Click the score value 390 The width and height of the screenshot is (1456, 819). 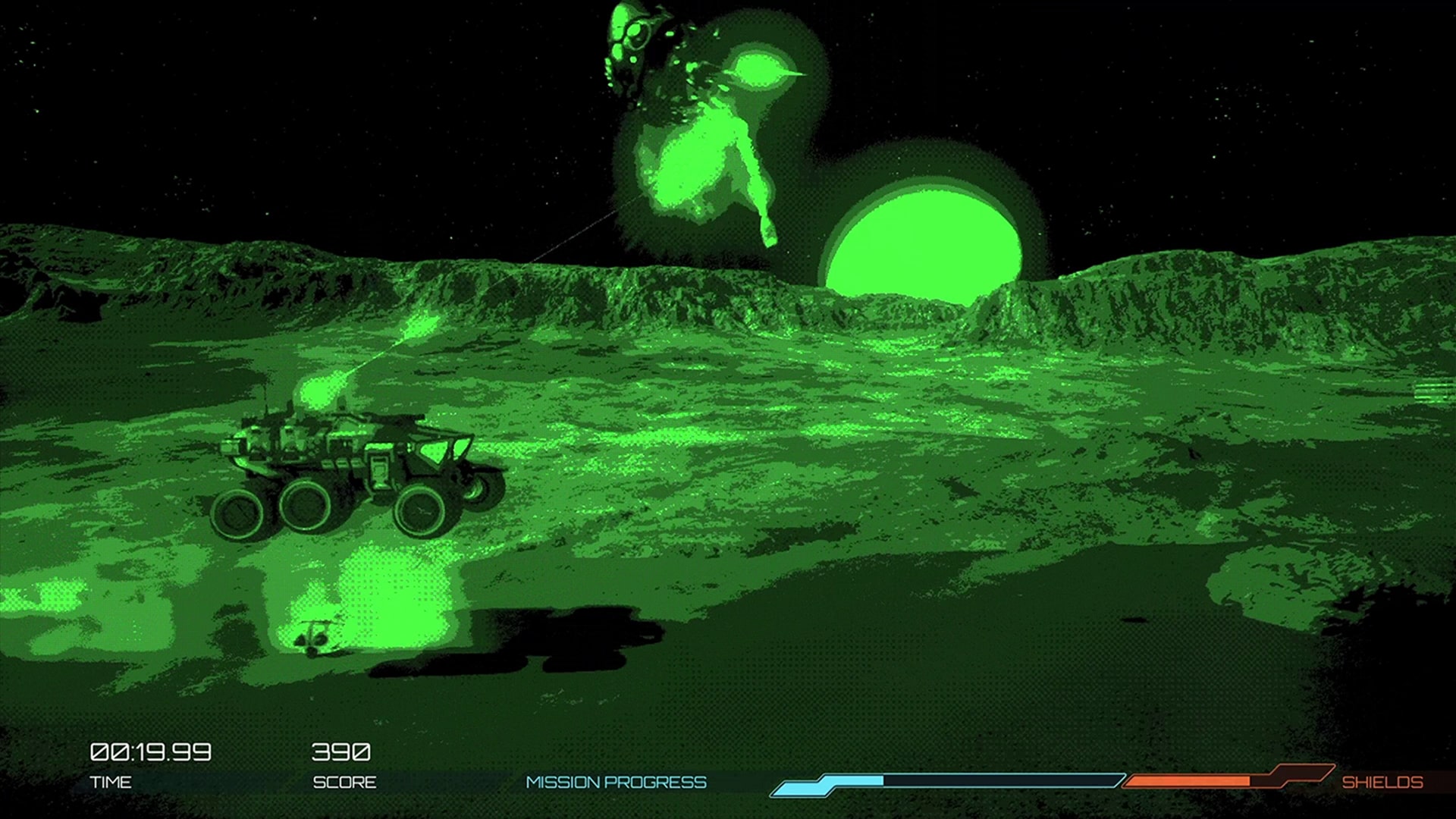point(343,752)
